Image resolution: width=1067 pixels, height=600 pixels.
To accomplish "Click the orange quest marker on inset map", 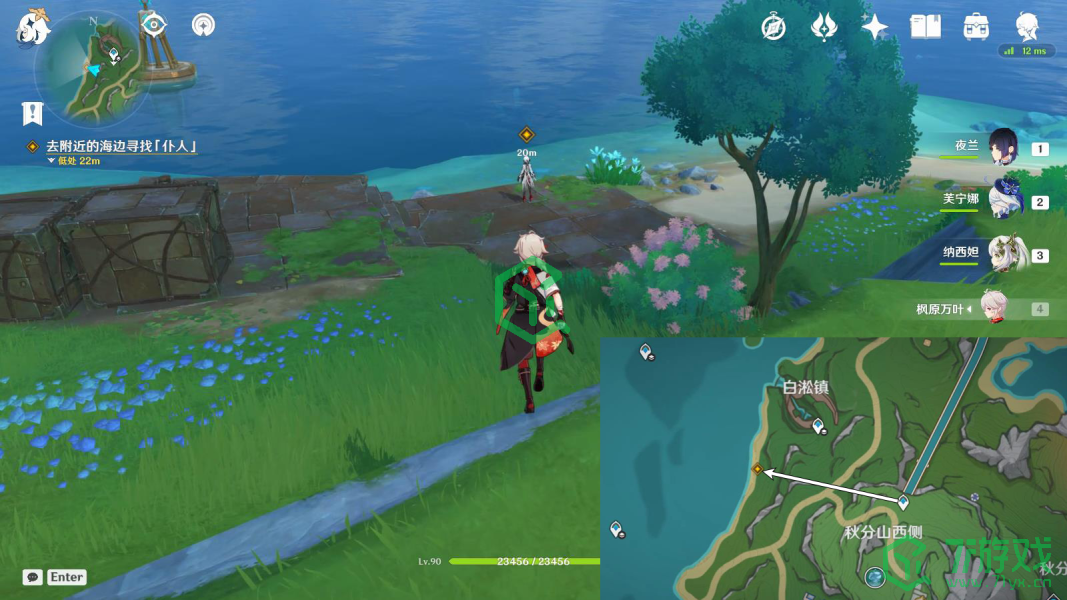I will (x=757, y=469).
